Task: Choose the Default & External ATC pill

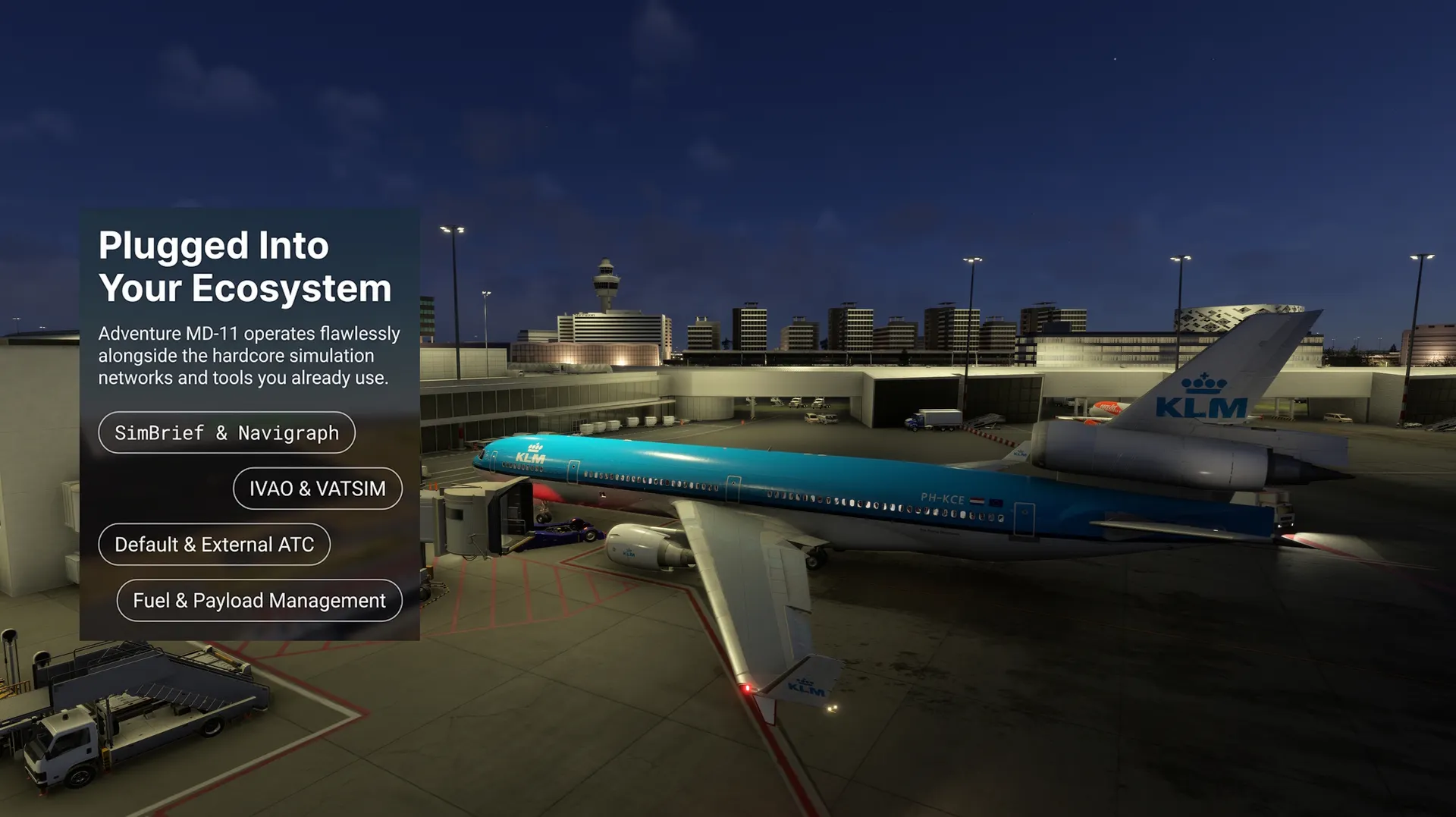Action: coord(214,545)
